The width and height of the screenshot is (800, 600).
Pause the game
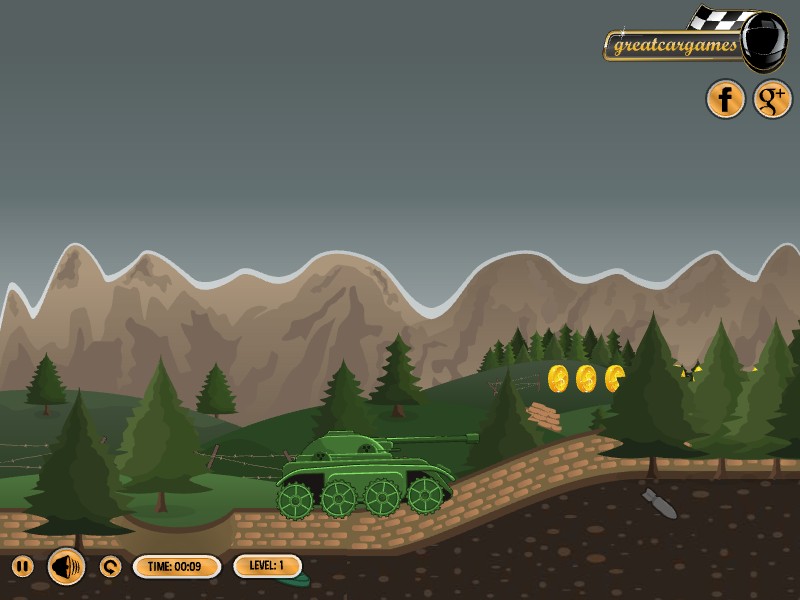pos(22,567)
